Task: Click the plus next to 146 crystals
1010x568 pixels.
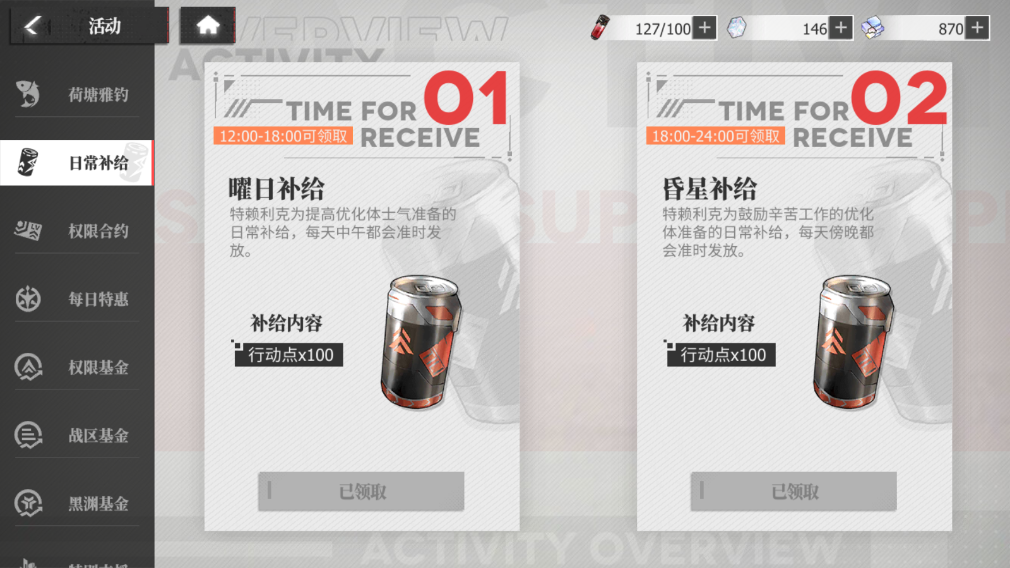Action: point(841,28)
